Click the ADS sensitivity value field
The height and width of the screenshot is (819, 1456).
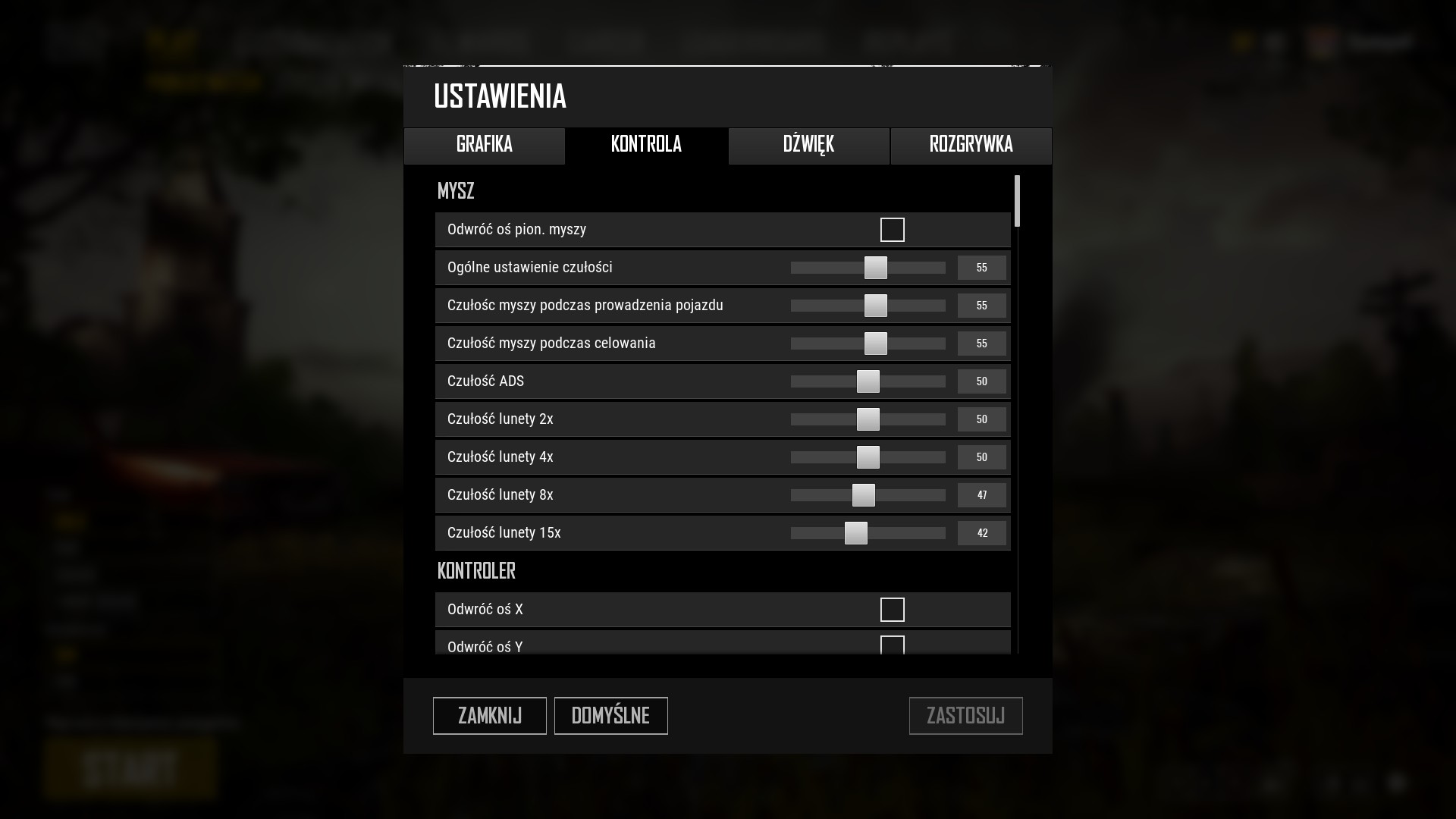pyautogui.click(x=981, y=381)
